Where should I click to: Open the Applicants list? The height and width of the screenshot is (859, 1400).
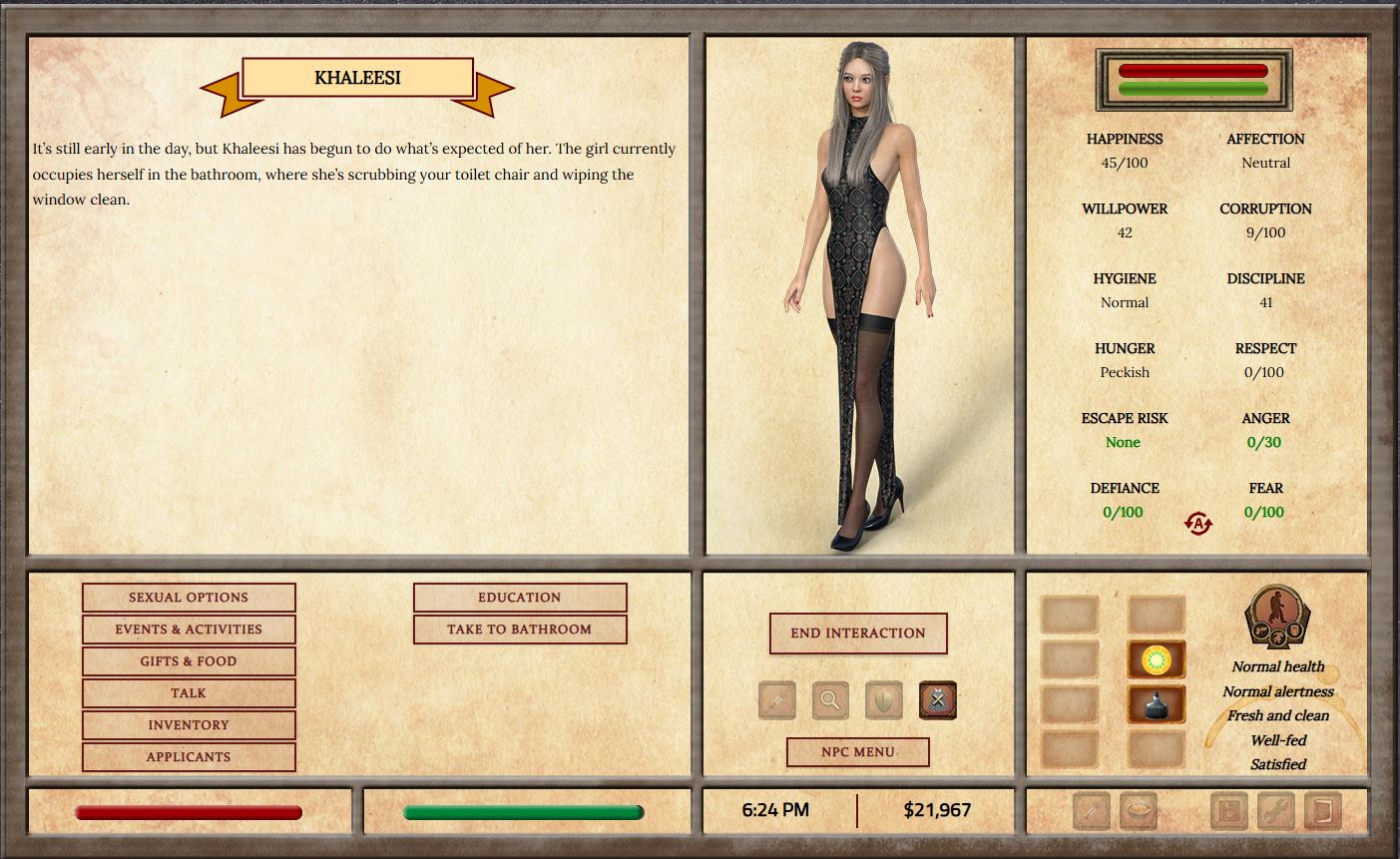[x=189, y=757]
